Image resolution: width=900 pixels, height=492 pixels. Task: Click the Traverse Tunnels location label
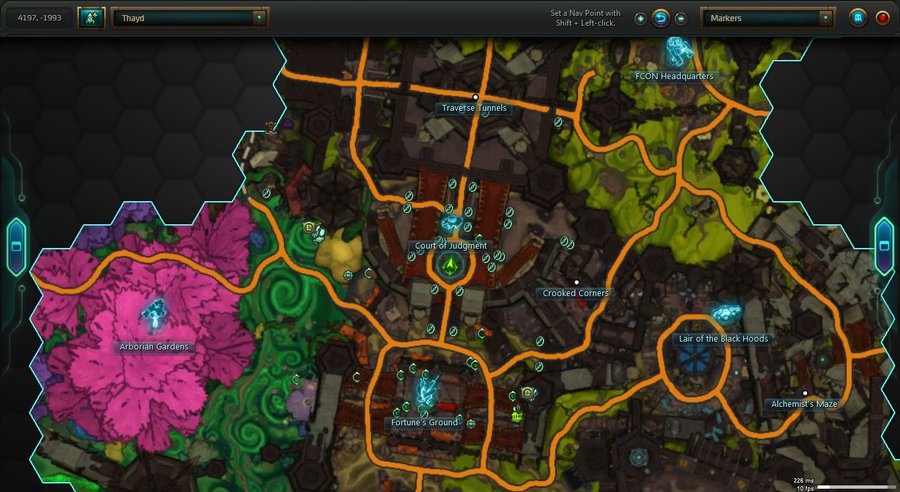[x=474, y=107]
